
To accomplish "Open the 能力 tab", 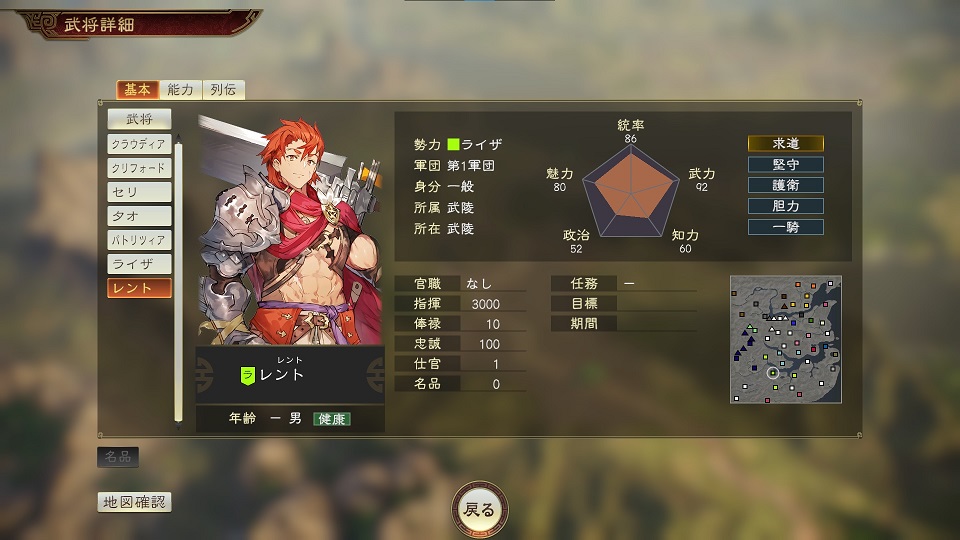I will click(x=181, y=89).
